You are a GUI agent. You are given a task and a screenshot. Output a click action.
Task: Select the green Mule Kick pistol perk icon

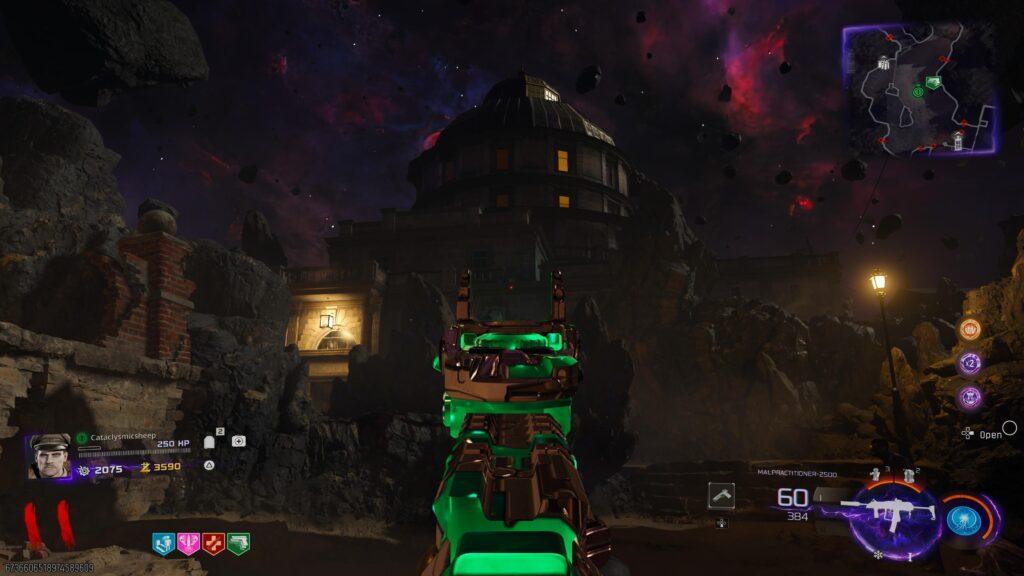tap(238, 543)
